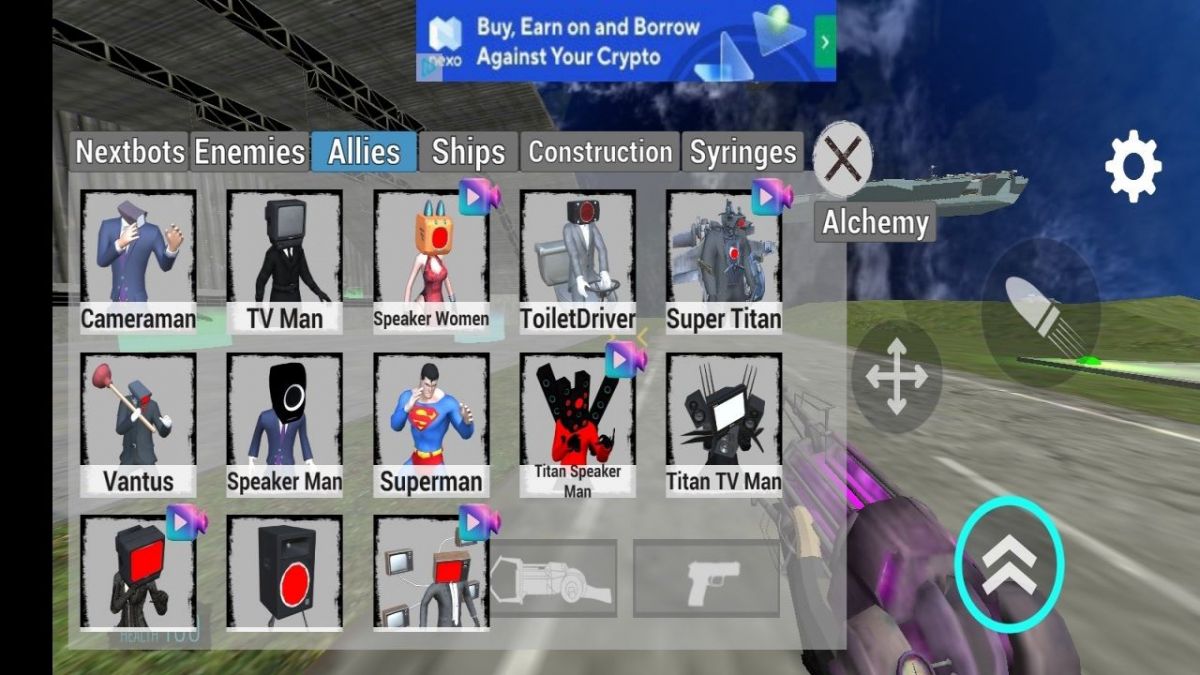Open the Alchemy menu
The image size is (1200, 675).
[x=875, y=222]
